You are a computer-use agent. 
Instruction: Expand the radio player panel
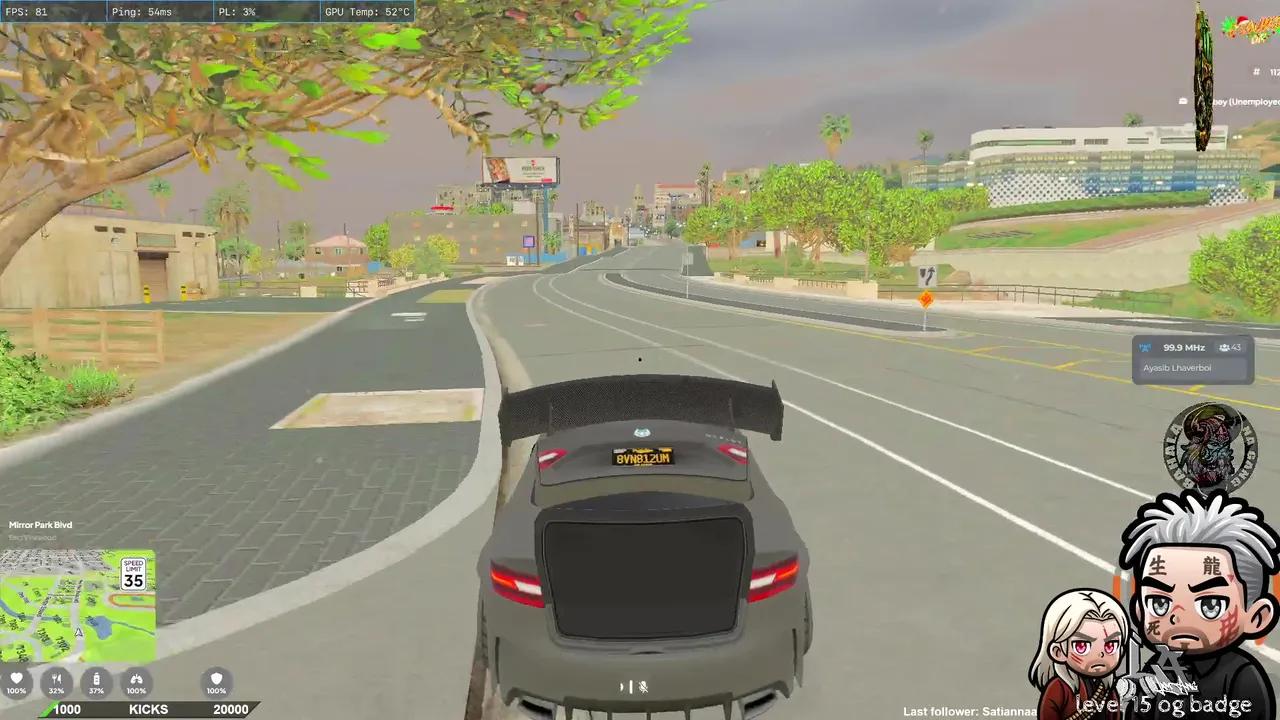coord(1192,357)
